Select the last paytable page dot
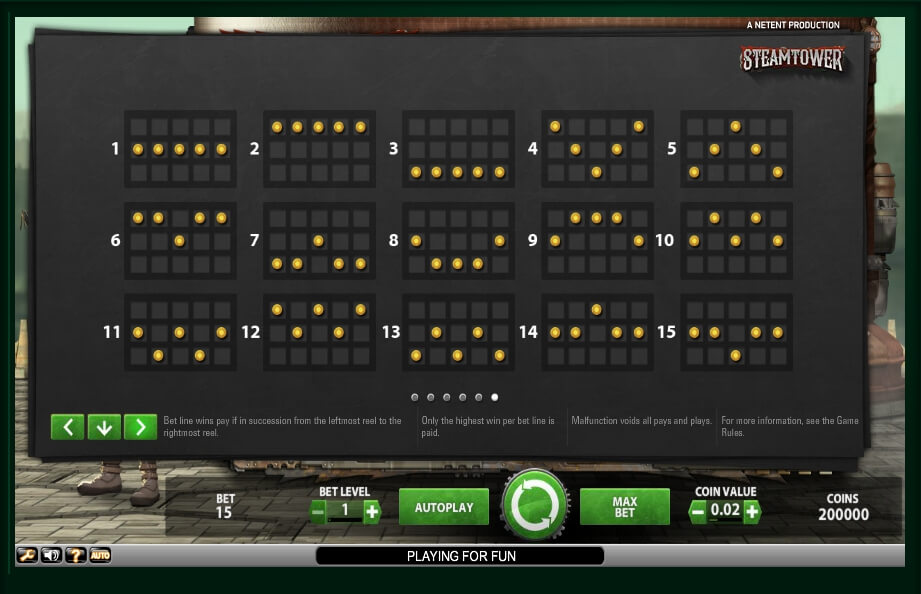The width and height of the screenshot is (921, 594). 494,397
